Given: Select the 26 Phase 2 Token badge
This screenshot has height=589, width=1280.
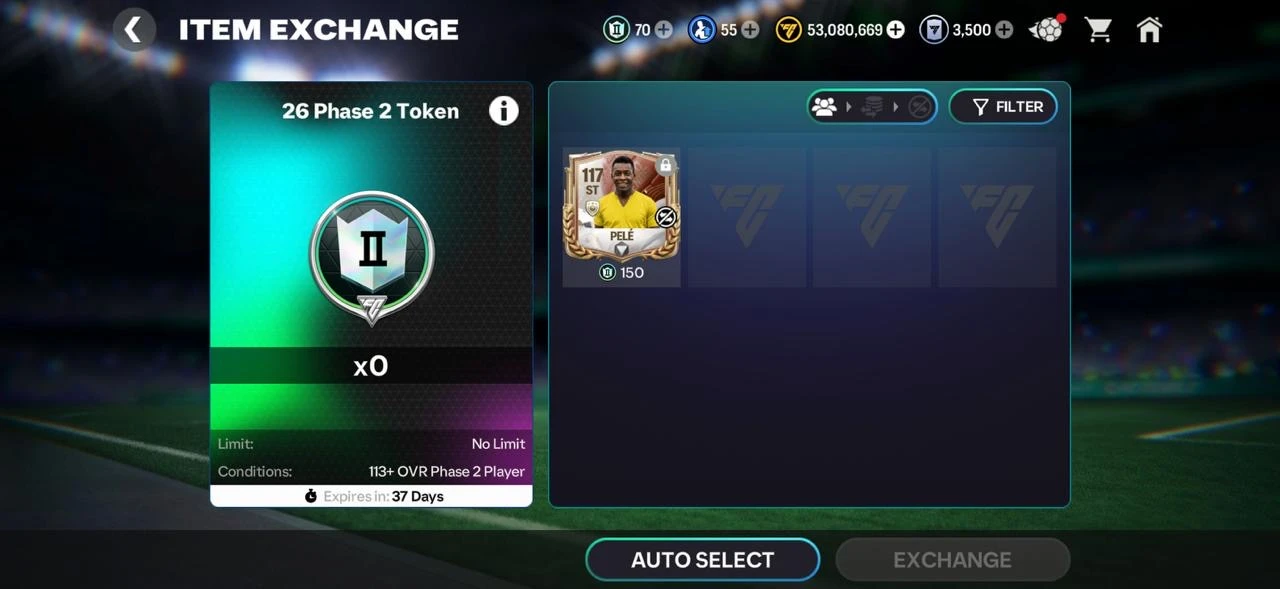Looking at the screenshot, I should click(372, 255).
